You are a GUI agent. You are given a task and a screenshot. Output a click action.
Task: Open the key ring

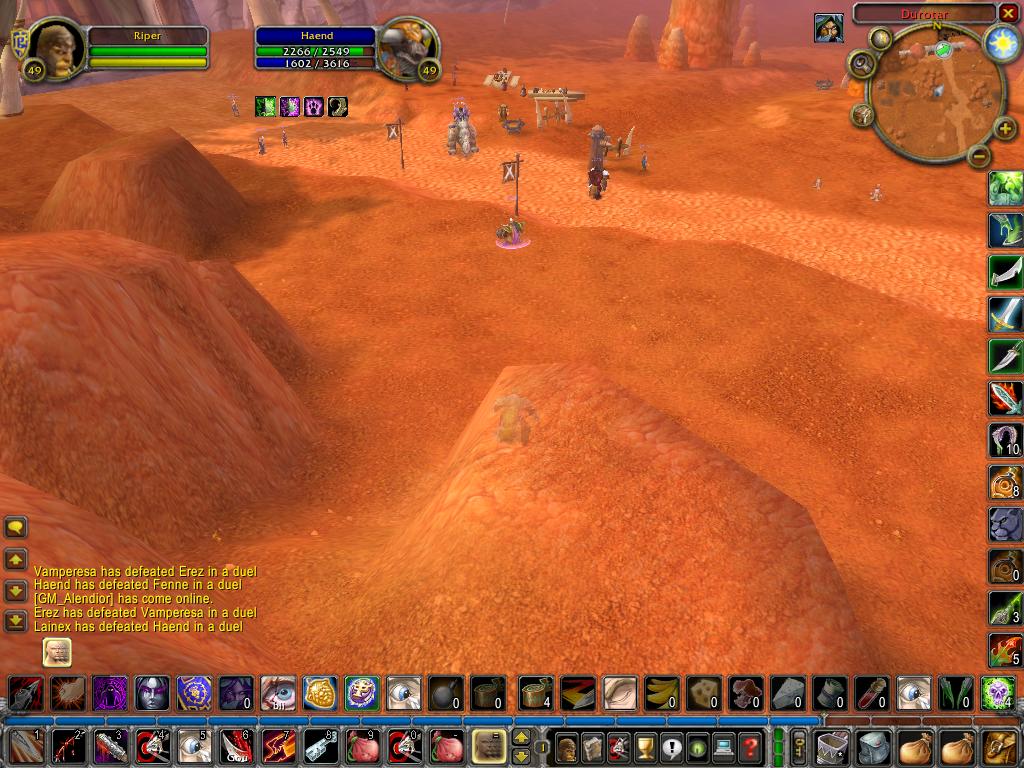click(x=800, y=746)
